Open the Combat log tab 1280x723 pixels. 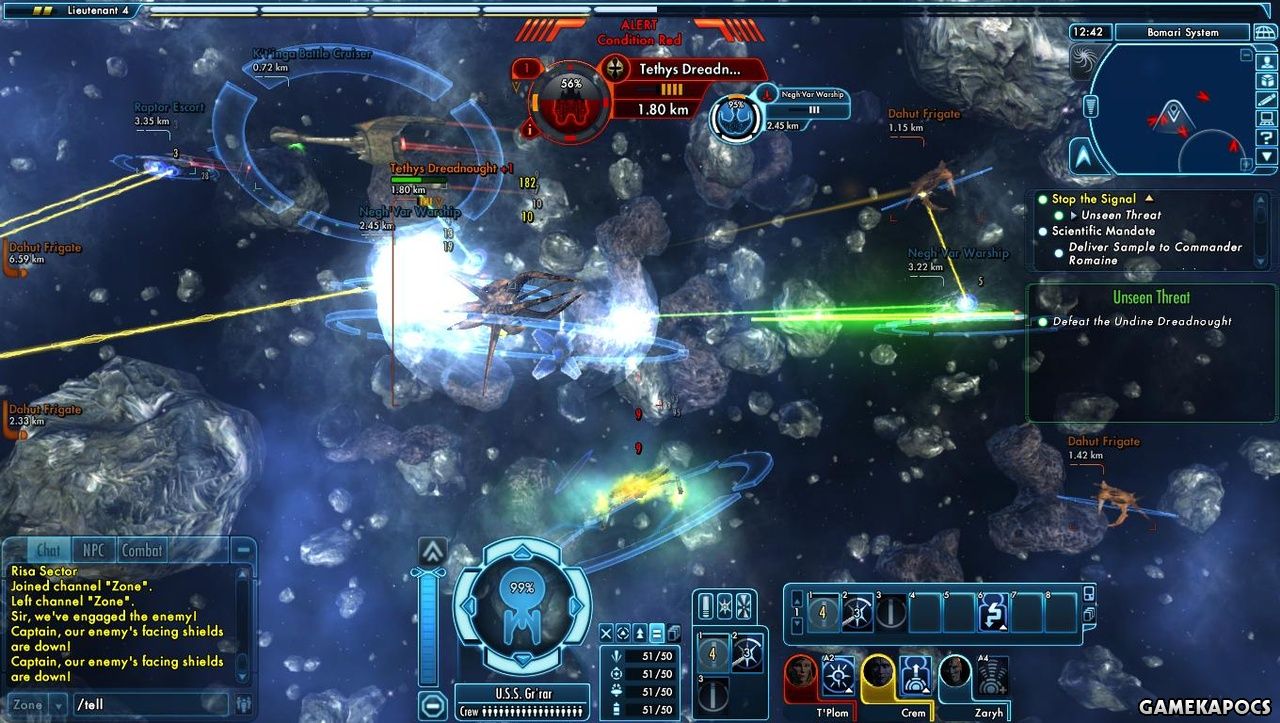[142, 550]
